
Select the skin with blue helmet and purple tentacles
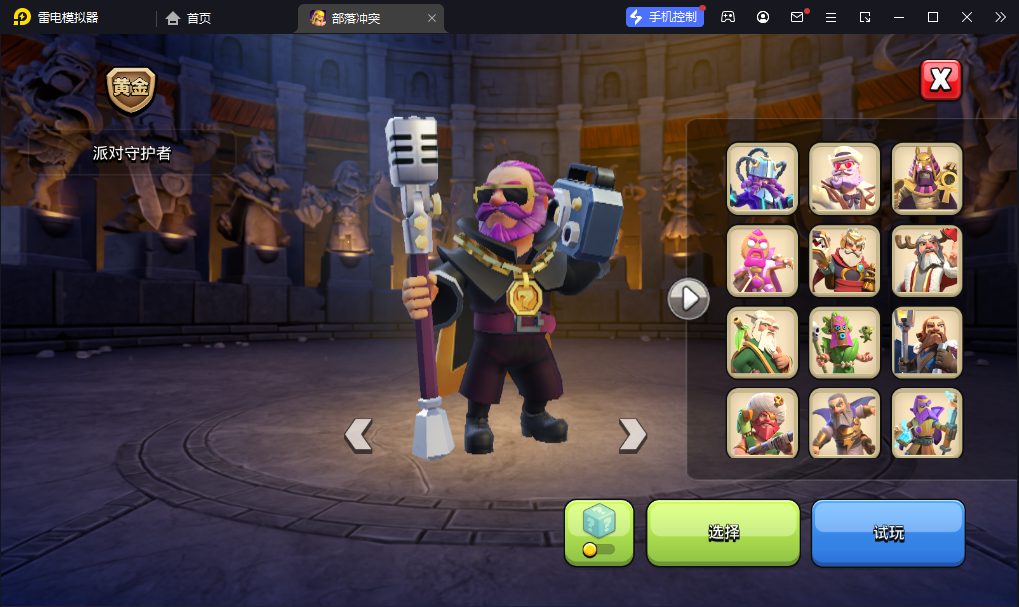coord(762,179)
